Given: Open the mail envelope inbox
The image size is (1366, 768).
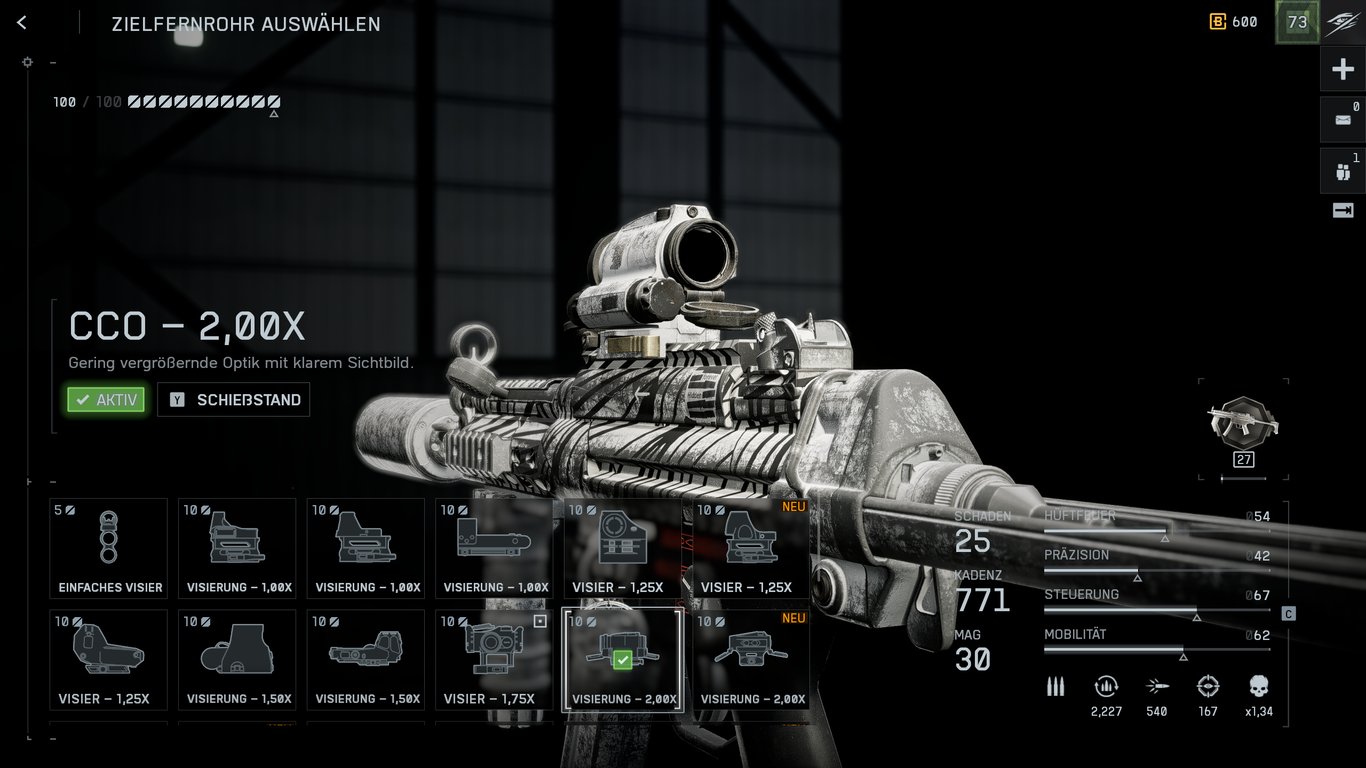Looking at the screenshot, I should coord(1343,120).
